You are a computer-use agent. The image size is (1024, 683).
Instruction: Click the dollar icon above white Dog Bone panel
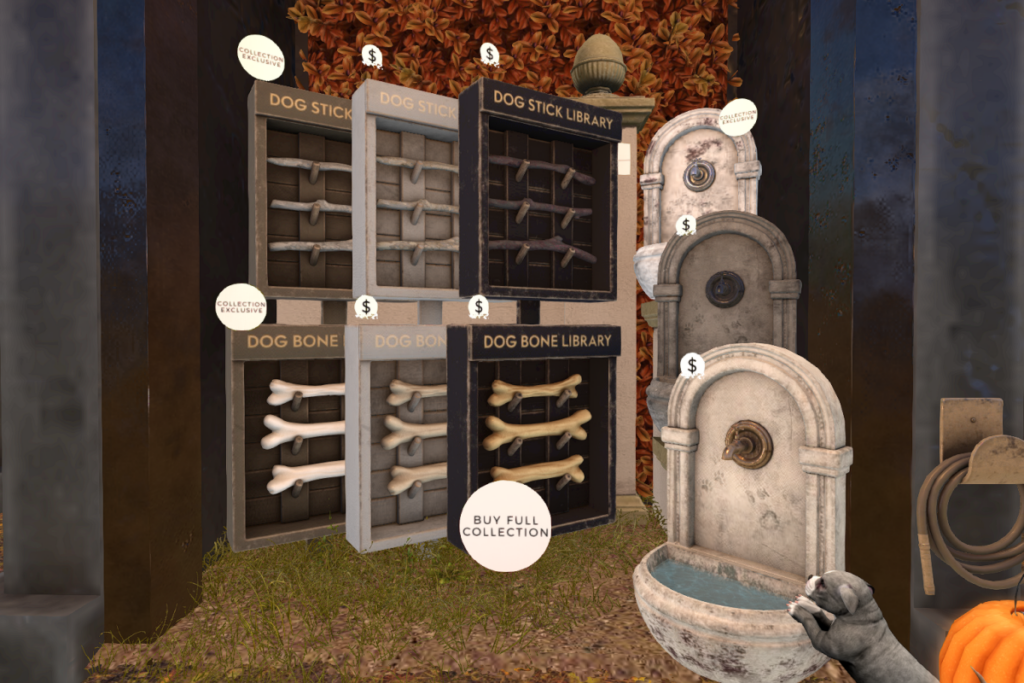366,307
